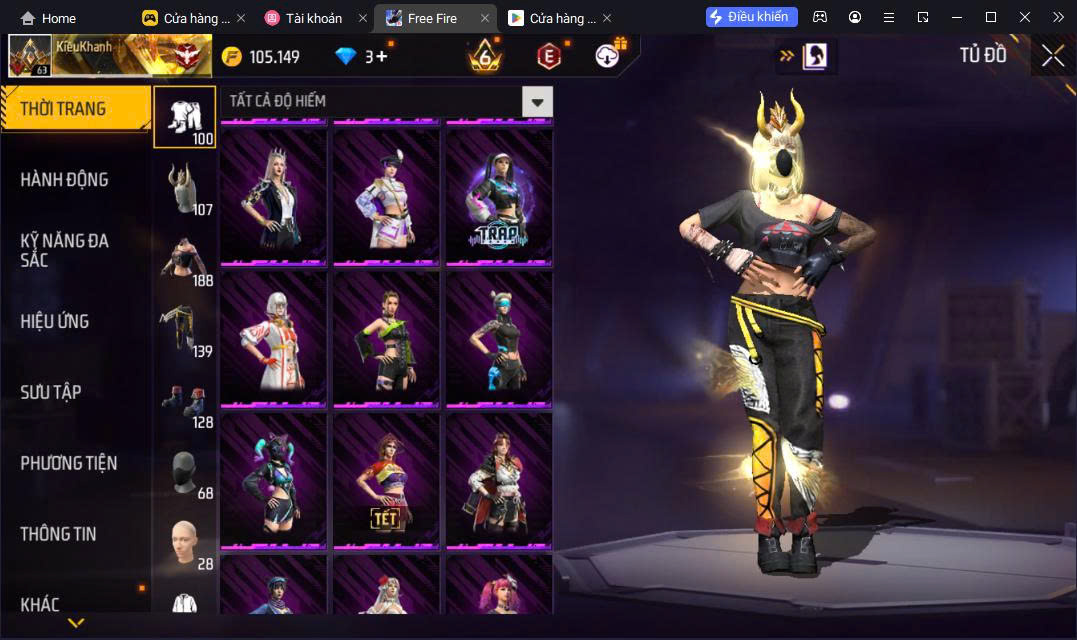The image size is (1077, 640).
Task: Select the KỸ NĂNG ĐA SẮC tab
Action: 65,250
